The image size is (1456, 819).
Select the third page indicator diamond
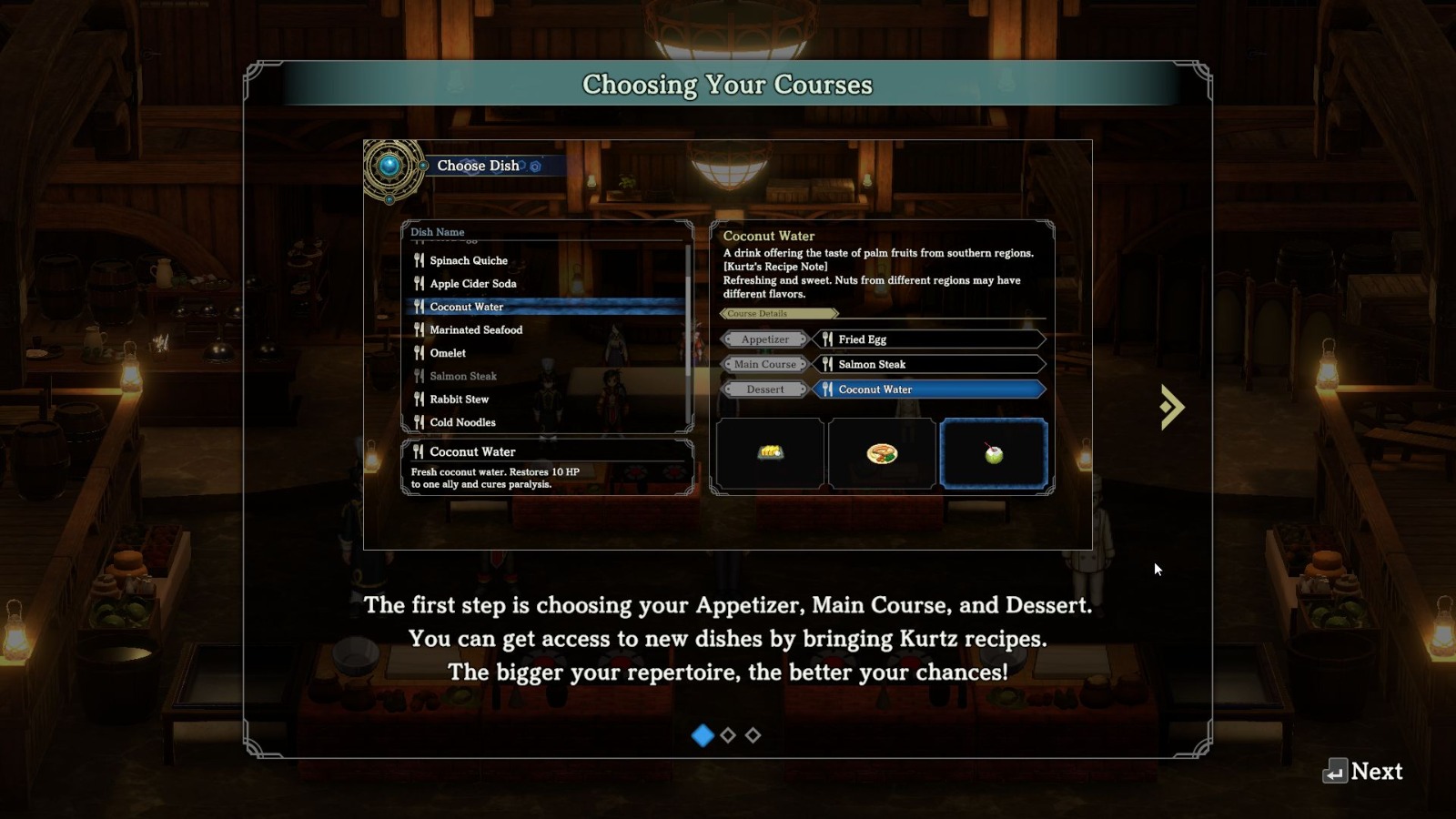pos(753,736)
